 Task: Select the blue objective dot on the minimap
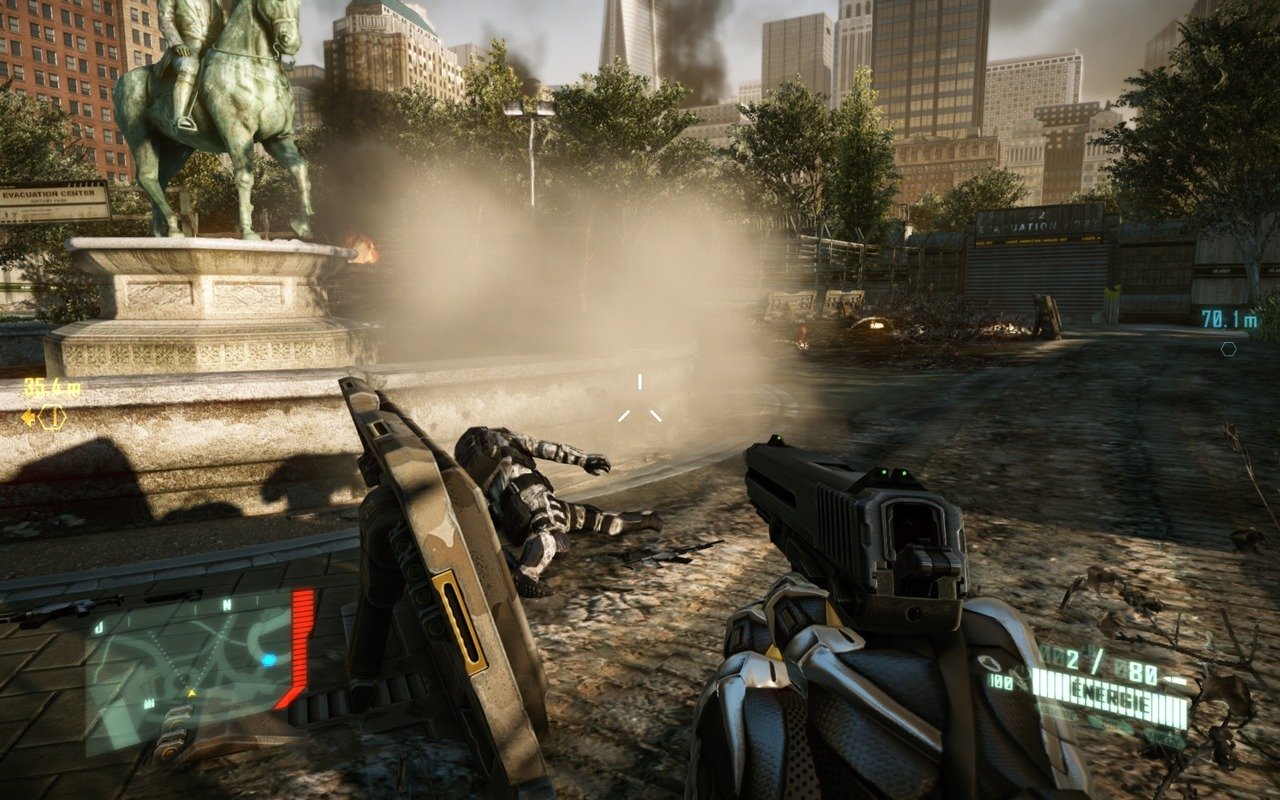(x=268, y=660)
